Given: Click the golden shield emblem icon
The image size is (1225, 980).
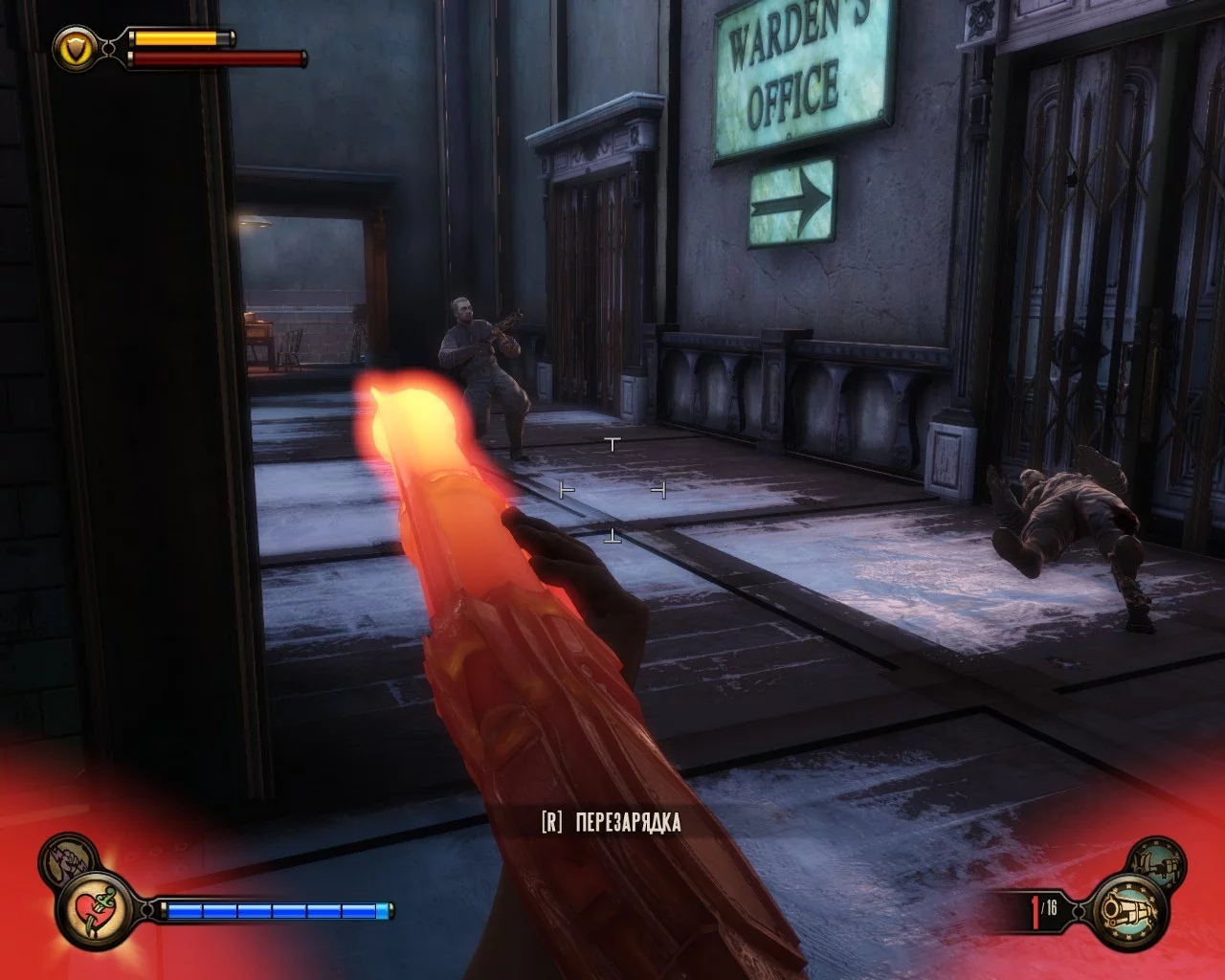Looking at the screenshot, I should point(75,47).
